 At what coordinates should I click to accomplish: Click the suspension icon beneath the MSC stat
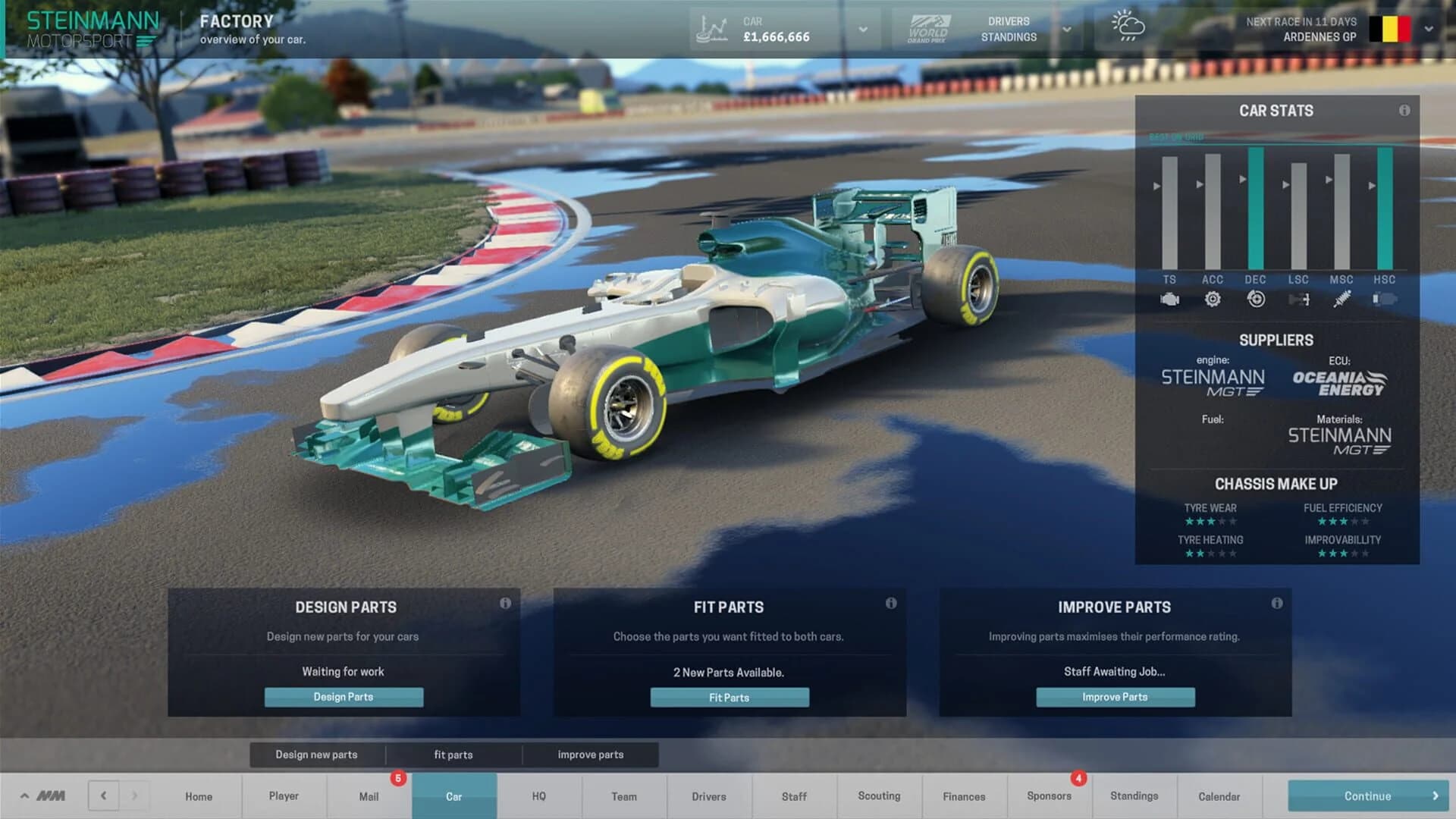click(x=1342, y=300)
